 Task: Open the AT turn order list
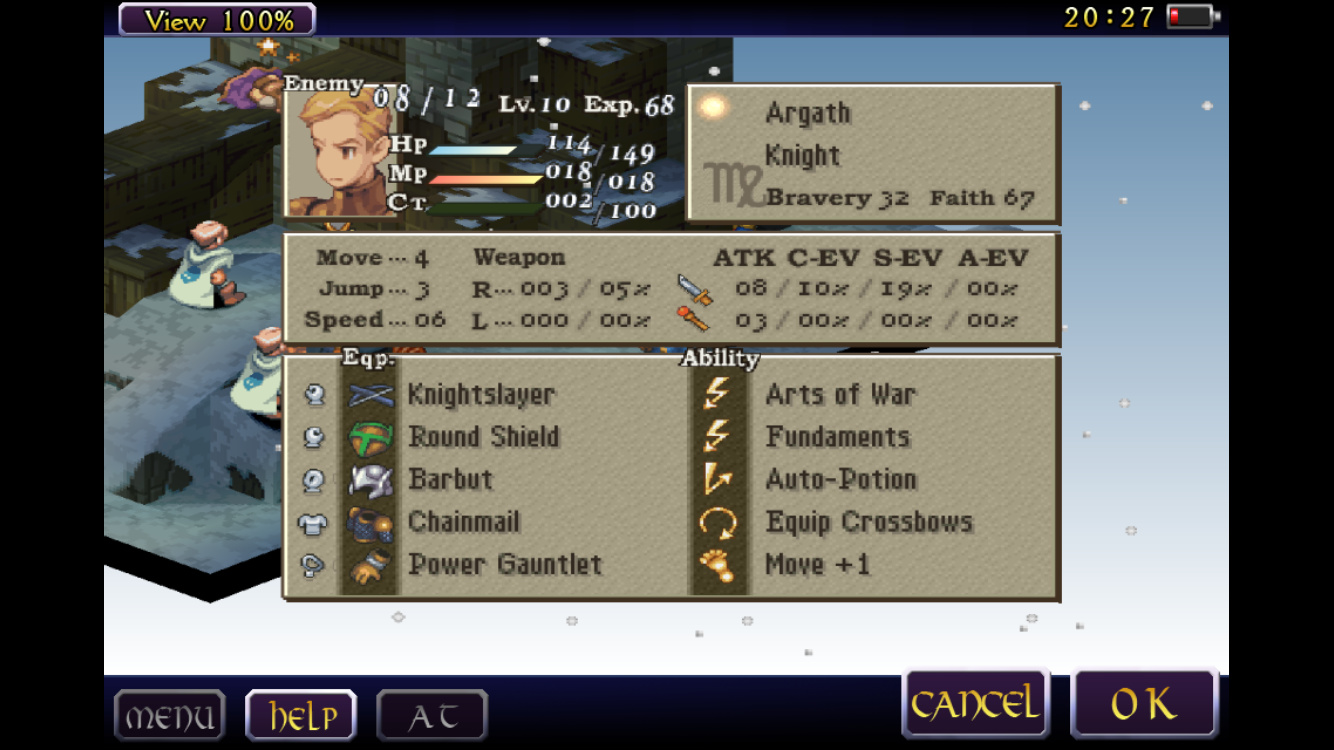pyautogui.click(x=432, y=716)
